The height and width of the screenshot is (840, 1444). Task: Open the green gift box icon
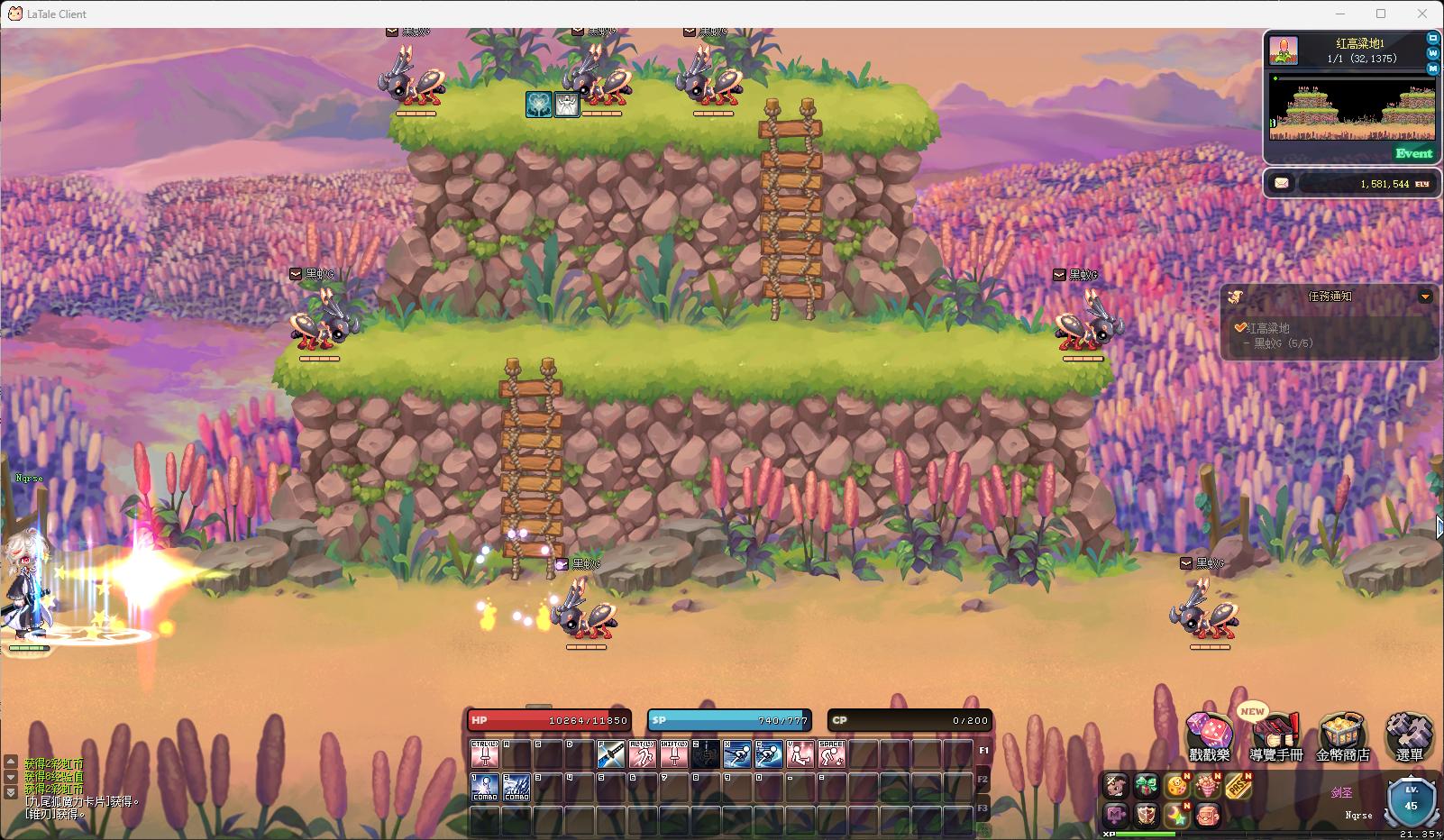(x=1146, y=786)
